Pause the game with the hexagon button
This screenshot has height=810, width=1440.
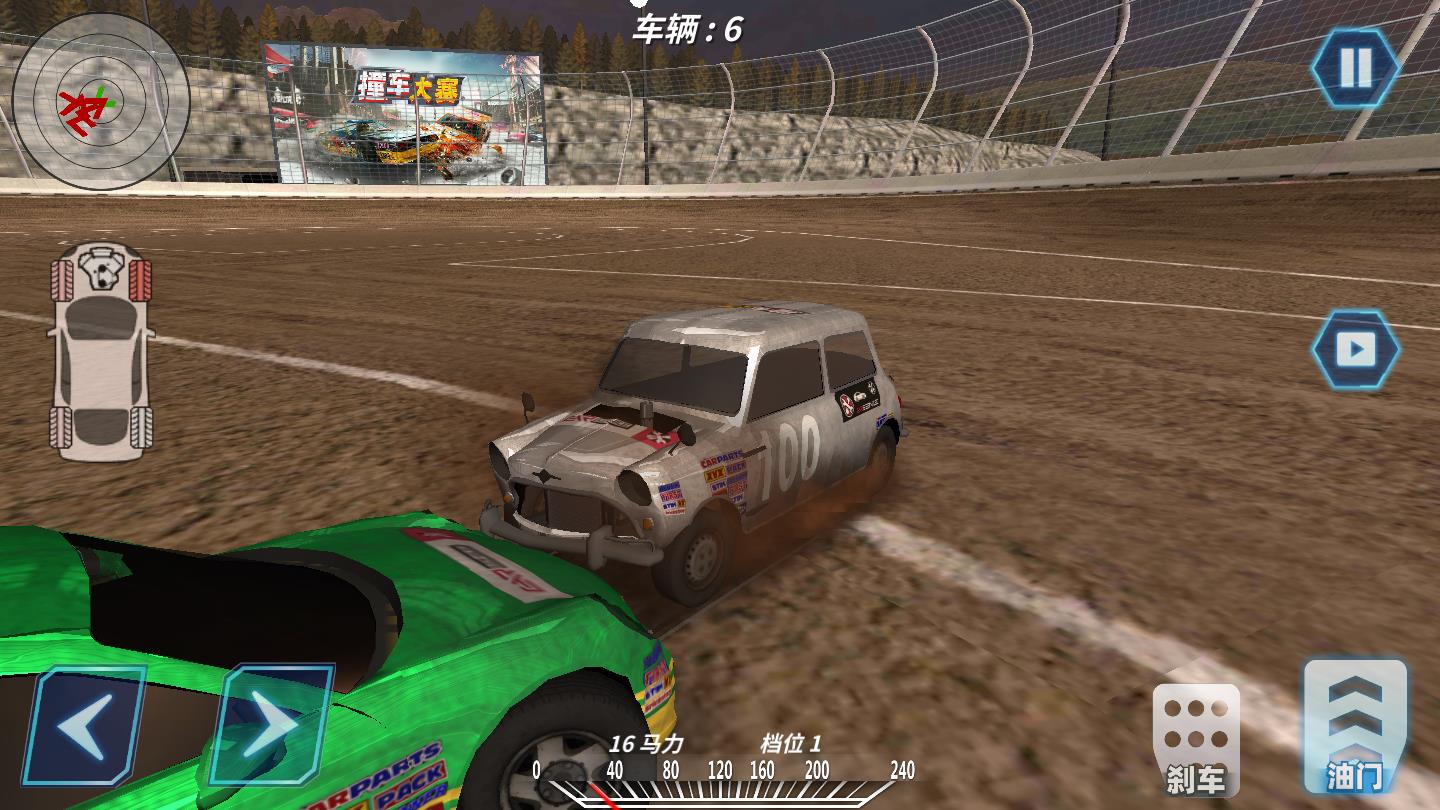(1355, 68)
